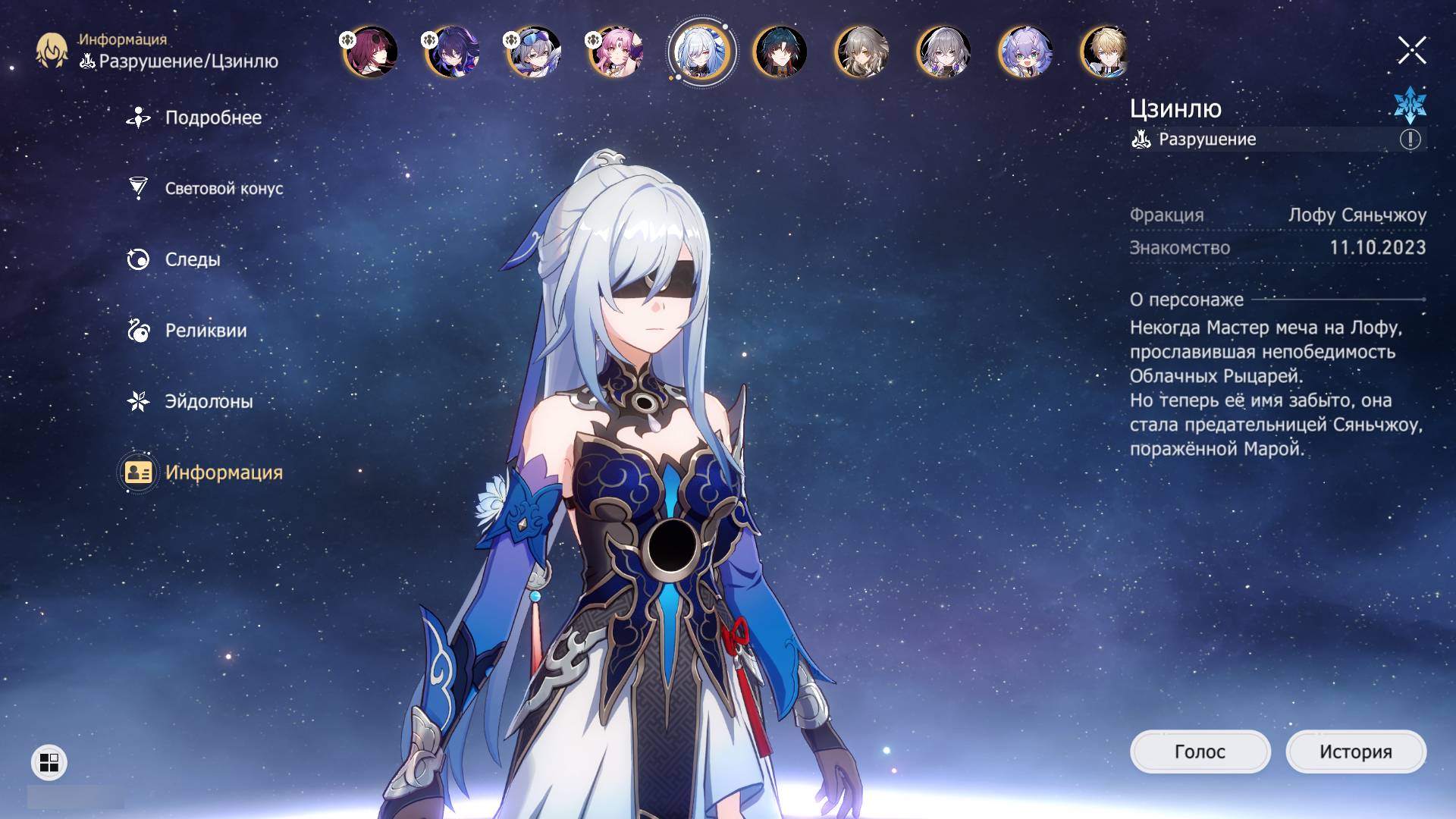1456x819 pixels.
Task: Select Bailu's lilac-haired portrait
Action: click(1025, 52)
